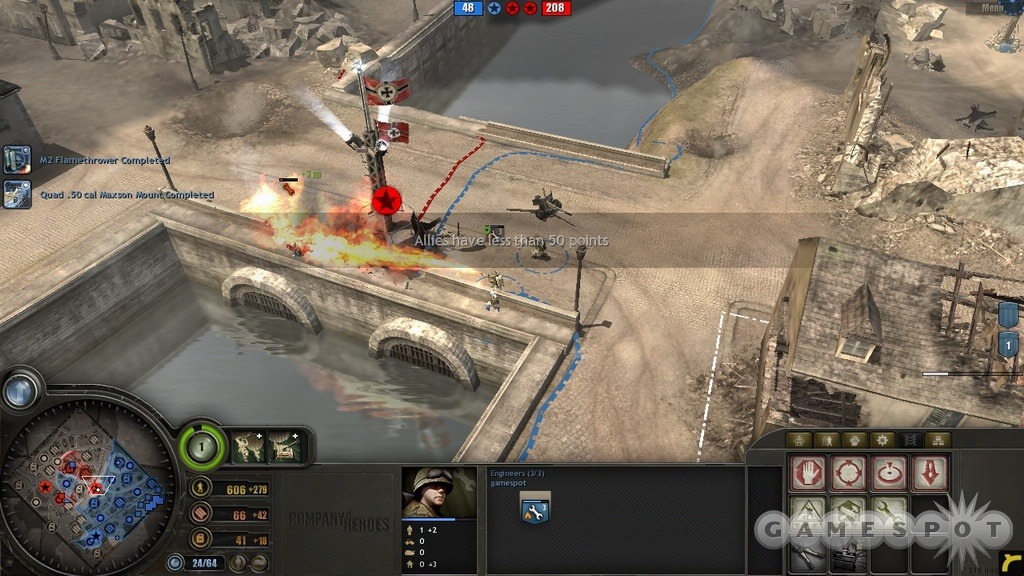Activate the paratrooper commander ability

249,446
